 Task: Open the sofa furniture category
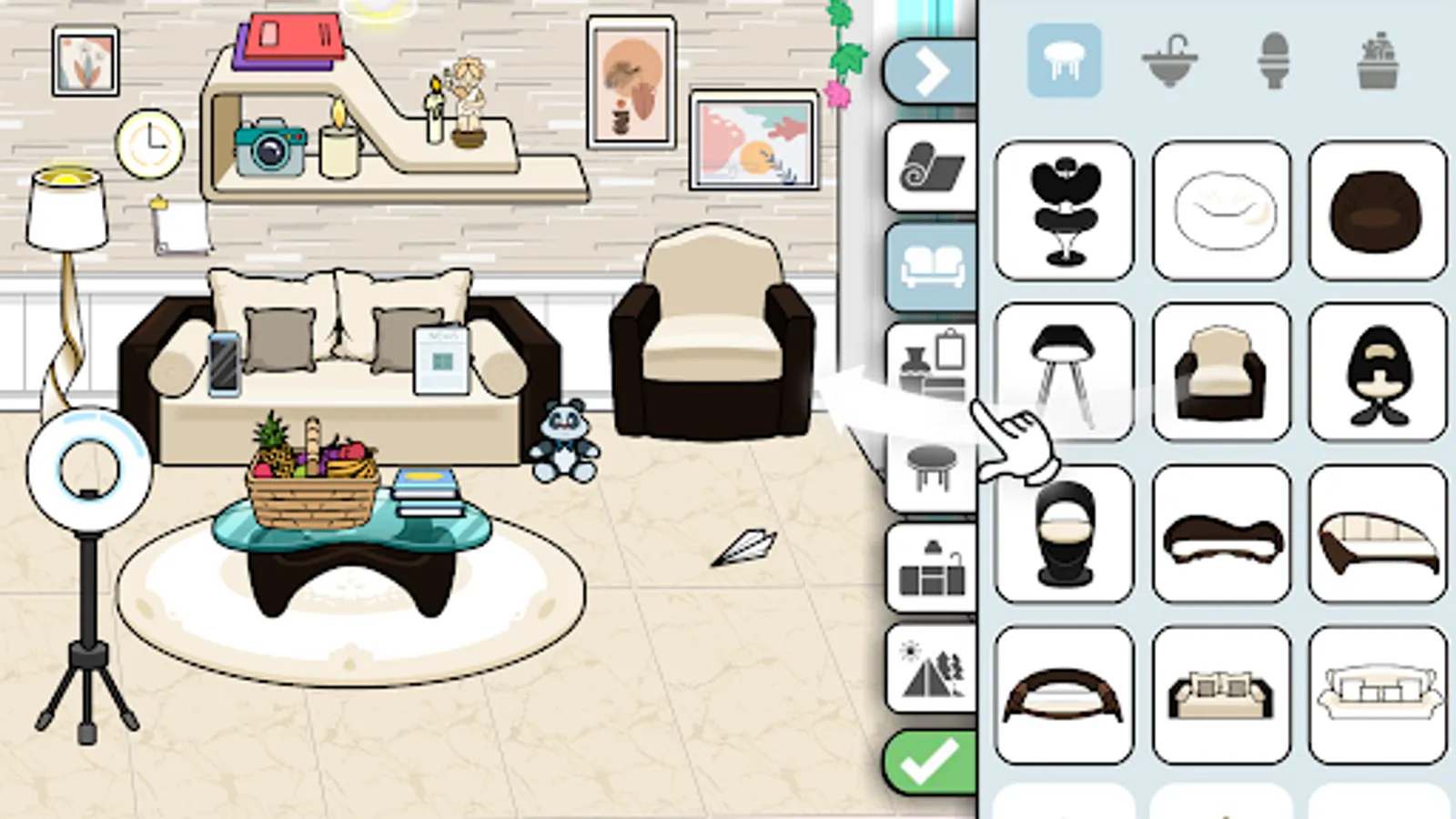click(930, 267)
